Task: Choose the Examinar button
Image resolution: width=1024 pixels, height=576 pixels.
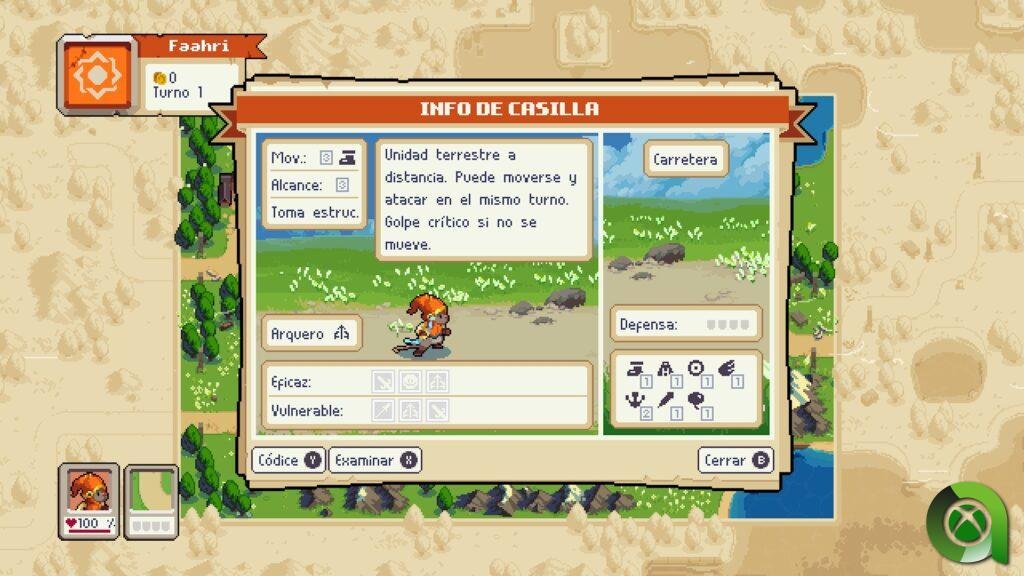Action: point(375,460)
